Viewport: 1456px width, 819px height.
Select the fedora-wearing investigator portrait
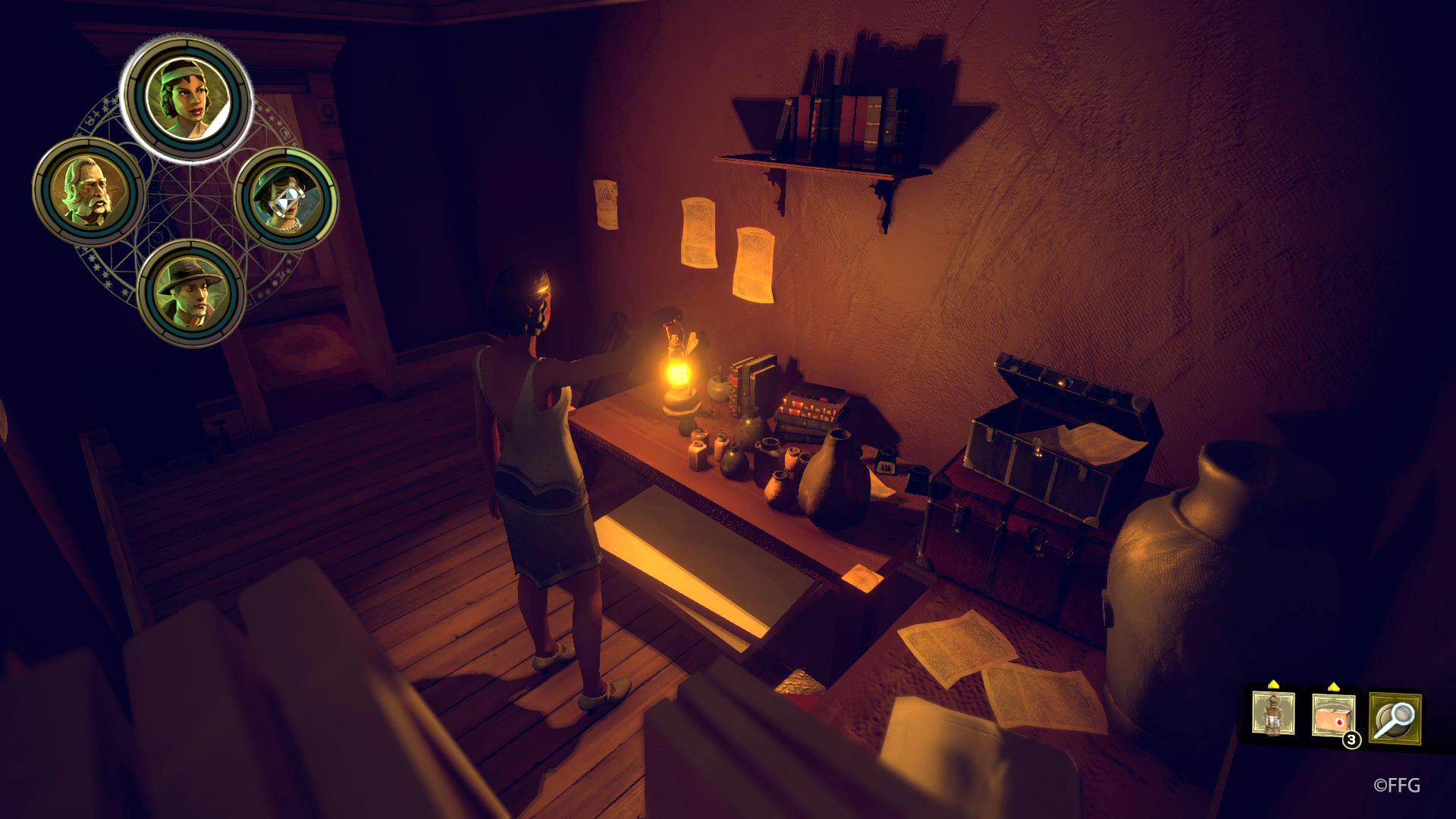coord(190,293)
